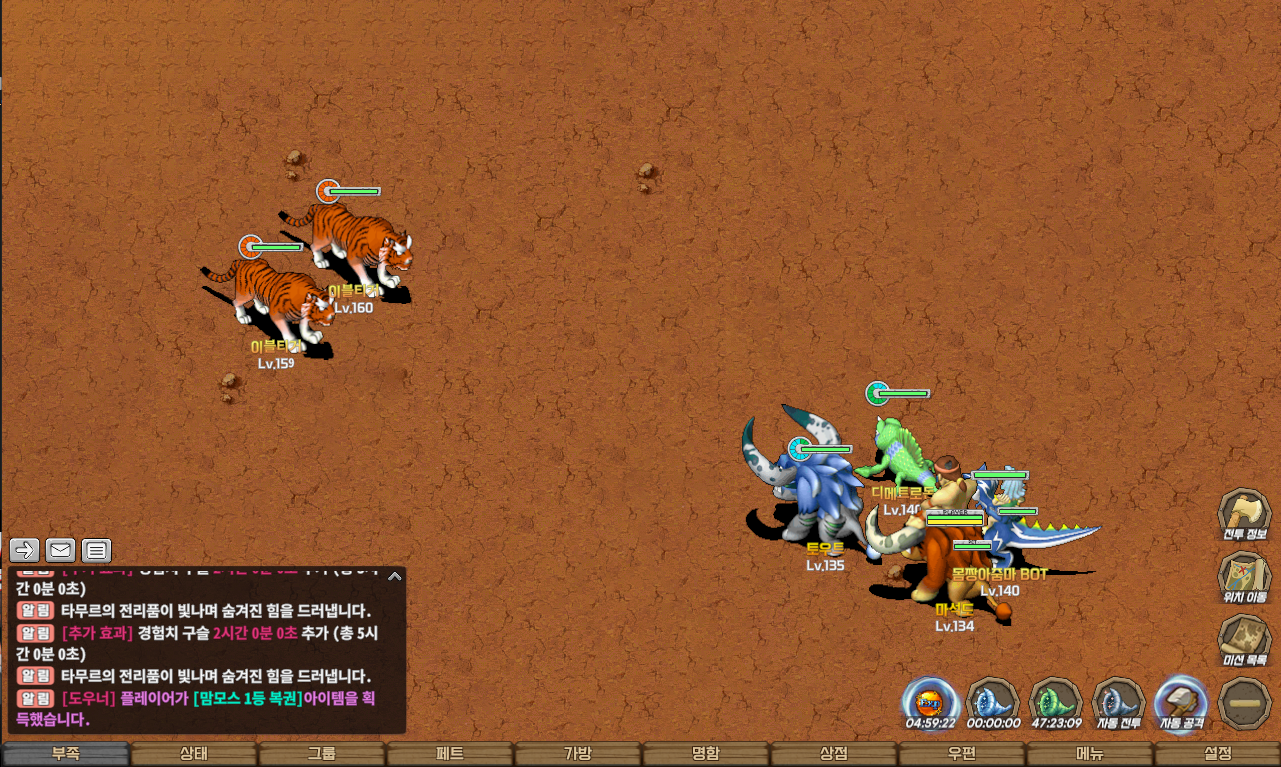This screenshot has height=767, width=1281.
Task: Open the 가방 (bag) inventory
Action: tap(578, 754)
